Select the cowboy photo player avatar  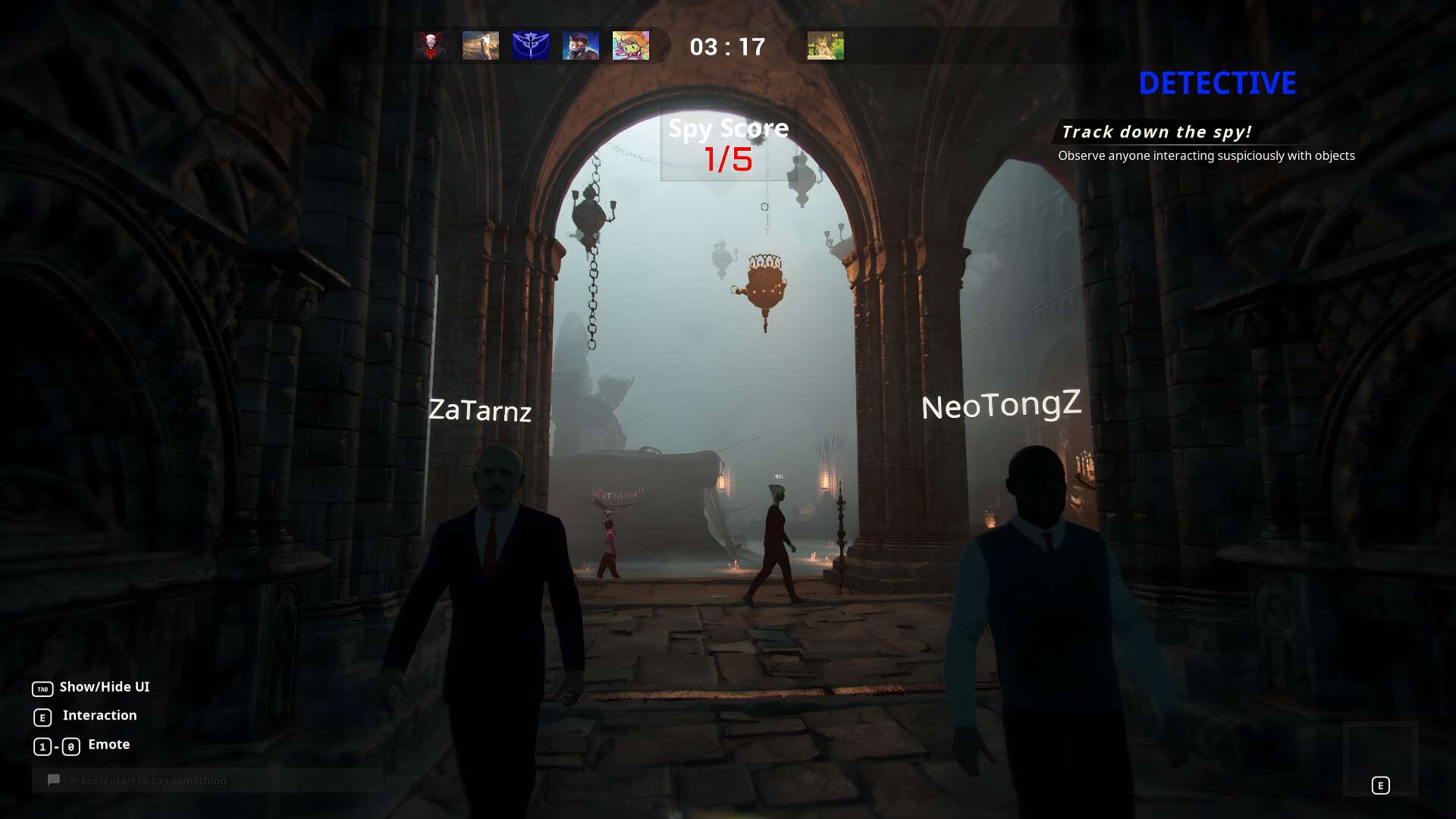coord(480,45)
